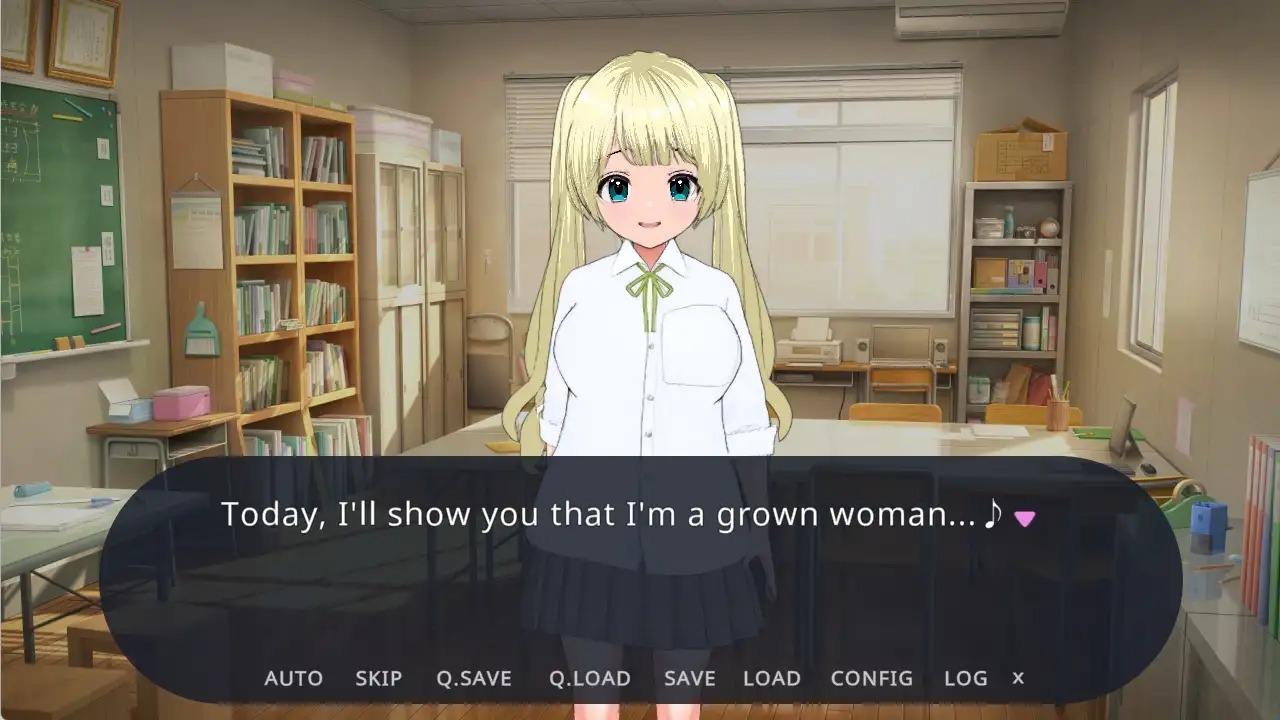Show the dialogue LOG
This screenshot has height=720, width=1280.
(966, 678)
